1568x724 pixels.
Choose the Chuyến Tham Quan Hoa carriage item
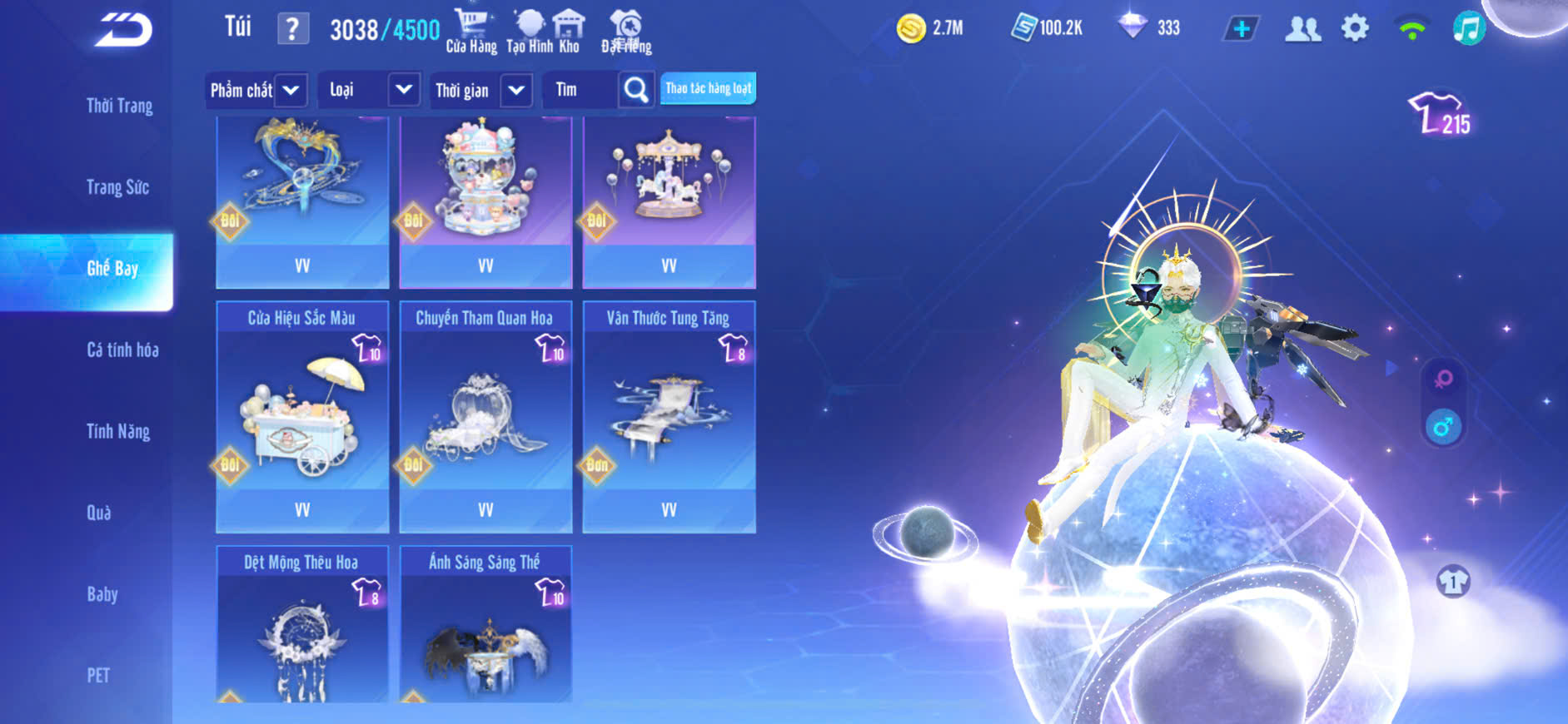[485, 416]
